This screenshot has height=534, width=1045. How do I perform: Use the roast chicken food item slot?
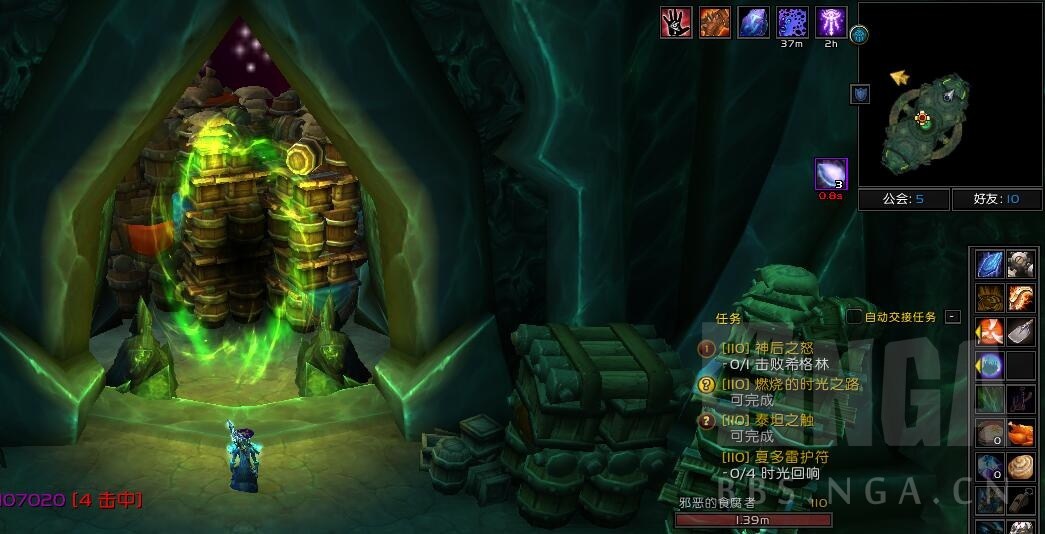click(1020, 433)
